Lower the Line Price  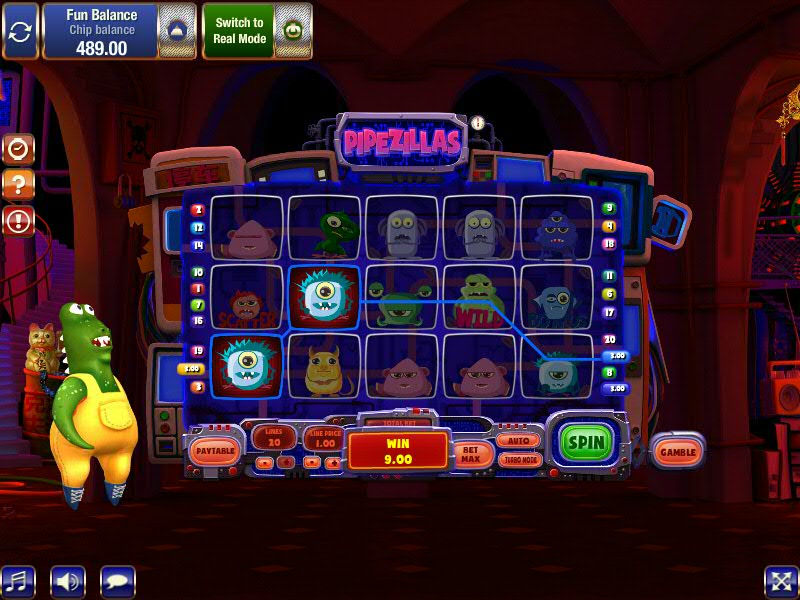click(313, 462)
